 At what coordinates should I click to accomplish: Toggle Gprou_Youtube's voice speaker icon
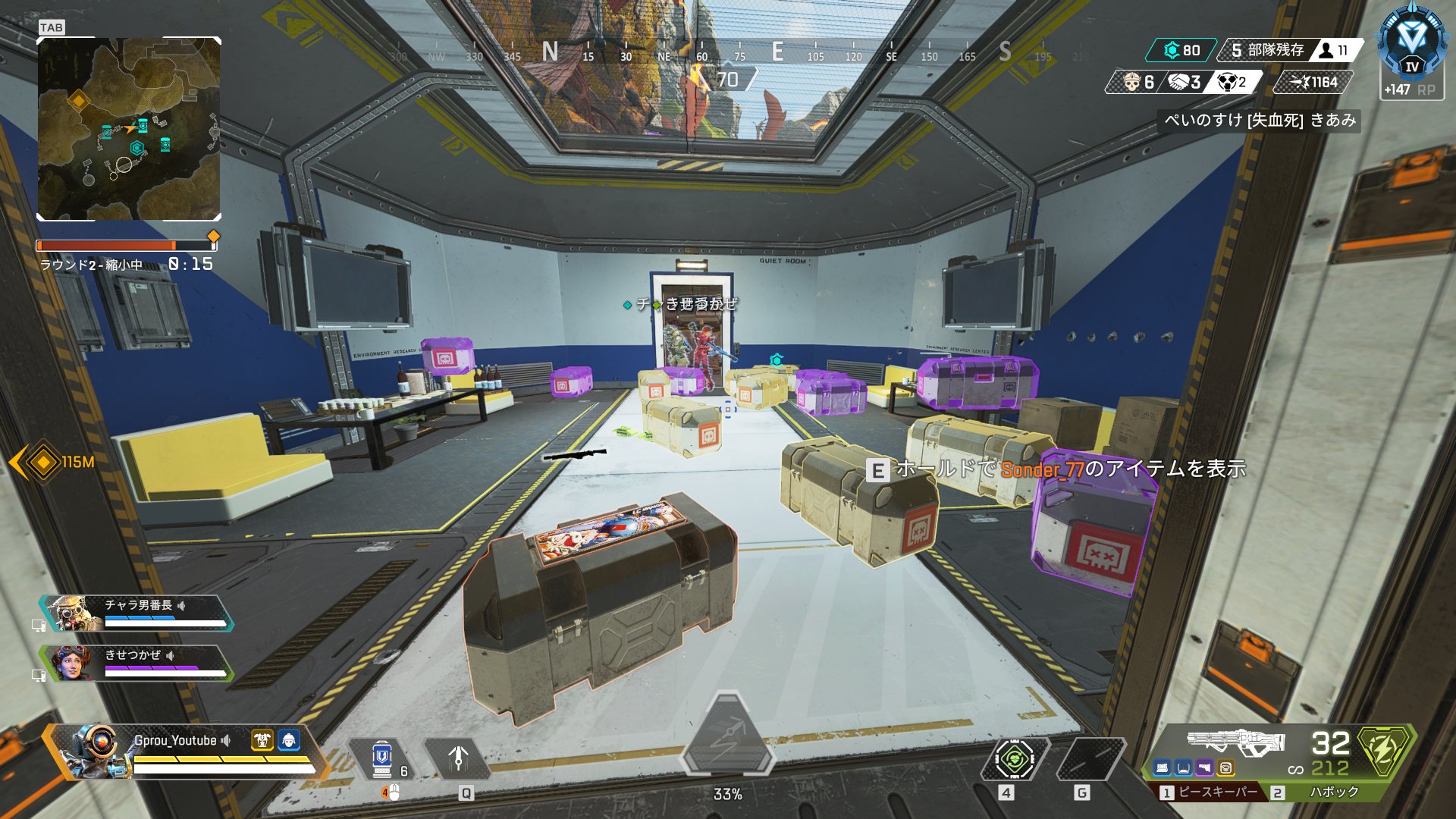pyautogui.click(x=225, y=741)
